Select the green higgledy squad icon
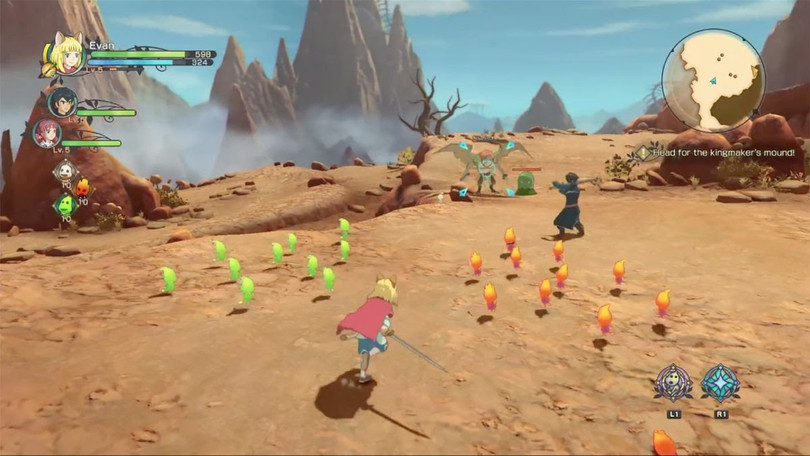This screenshot has height=456, width=810. (x=65, y=205)
